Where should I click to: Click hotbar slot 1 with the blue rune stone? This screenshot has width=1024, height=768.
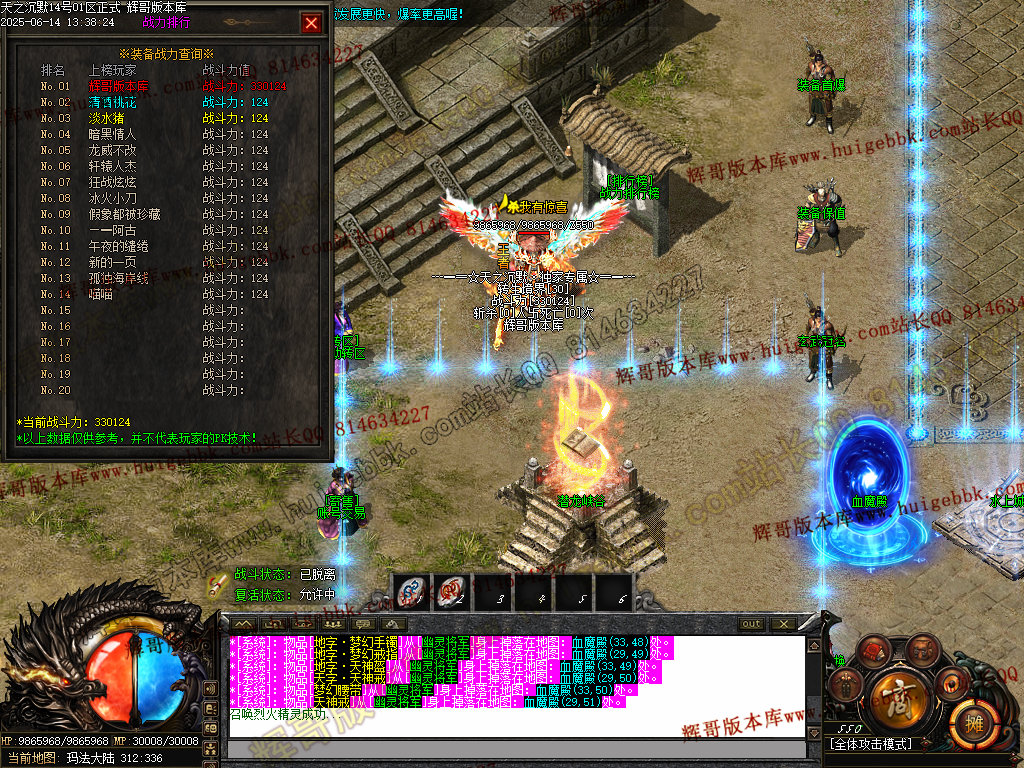[410, 592]
